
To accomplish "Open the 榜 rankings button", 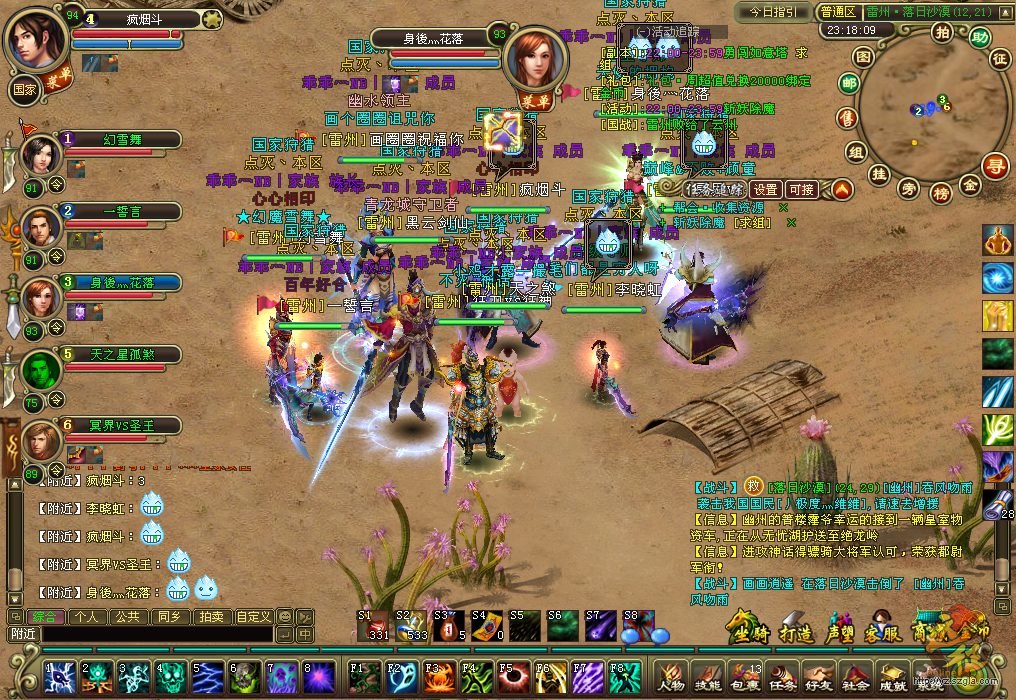I will point(940,192).
